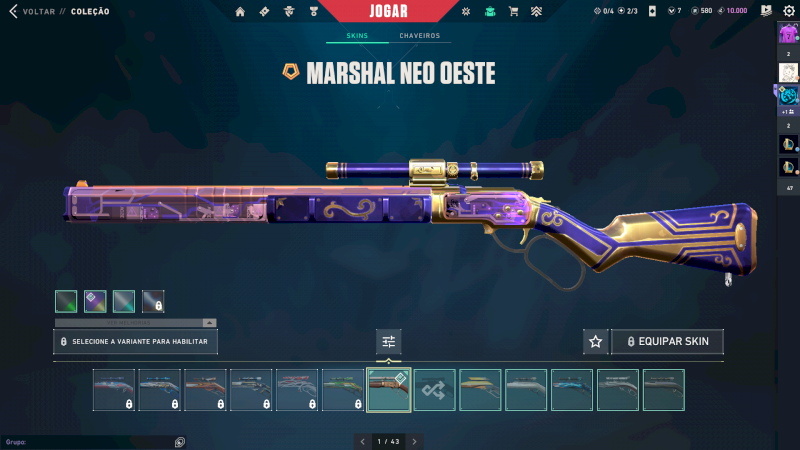Select the light blue Marshal skin thumbnail

(572, 390)
